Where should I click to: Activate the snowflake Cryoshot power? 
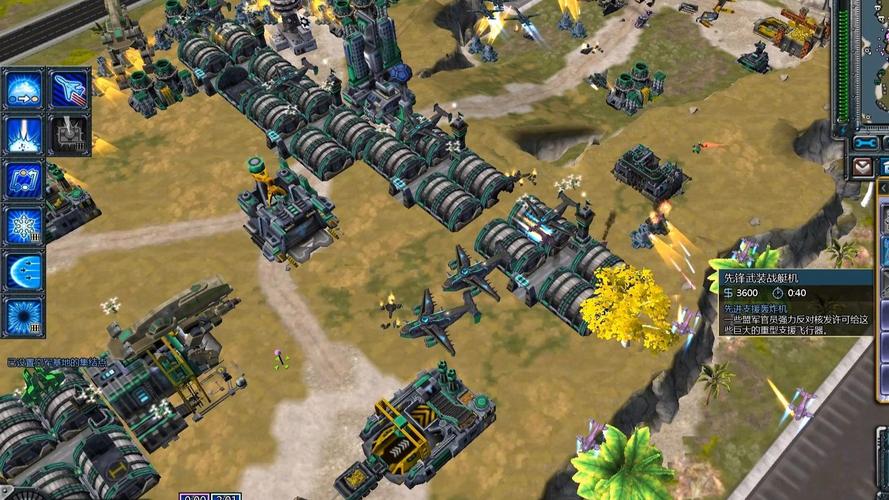23,226
